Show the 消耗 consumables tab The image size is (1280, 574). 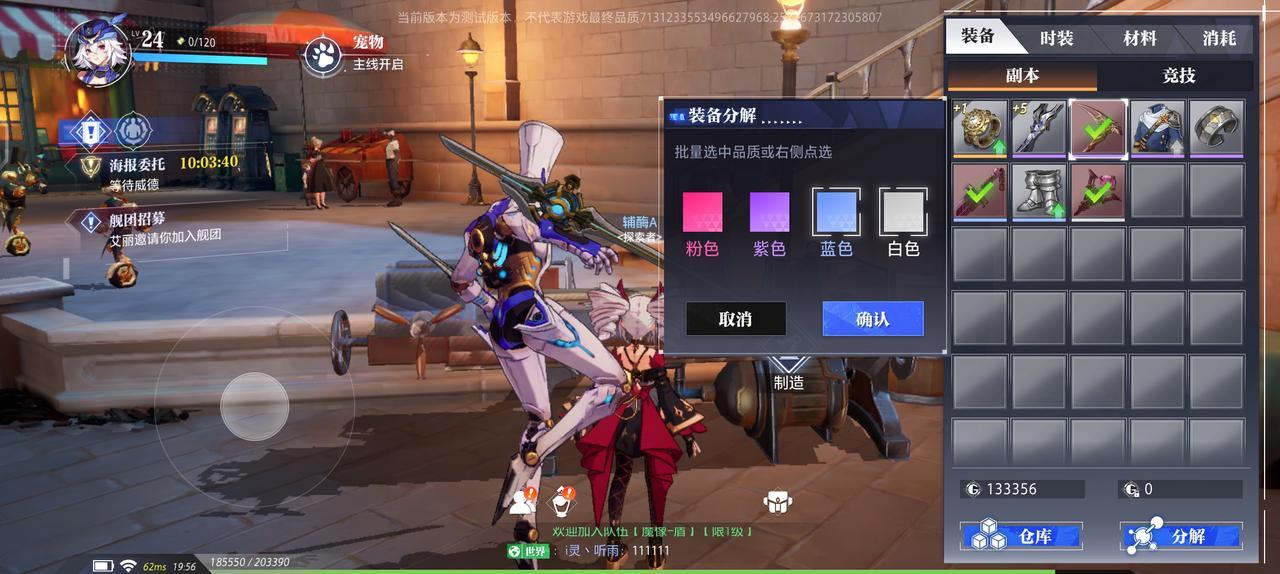pos(1219,38)
